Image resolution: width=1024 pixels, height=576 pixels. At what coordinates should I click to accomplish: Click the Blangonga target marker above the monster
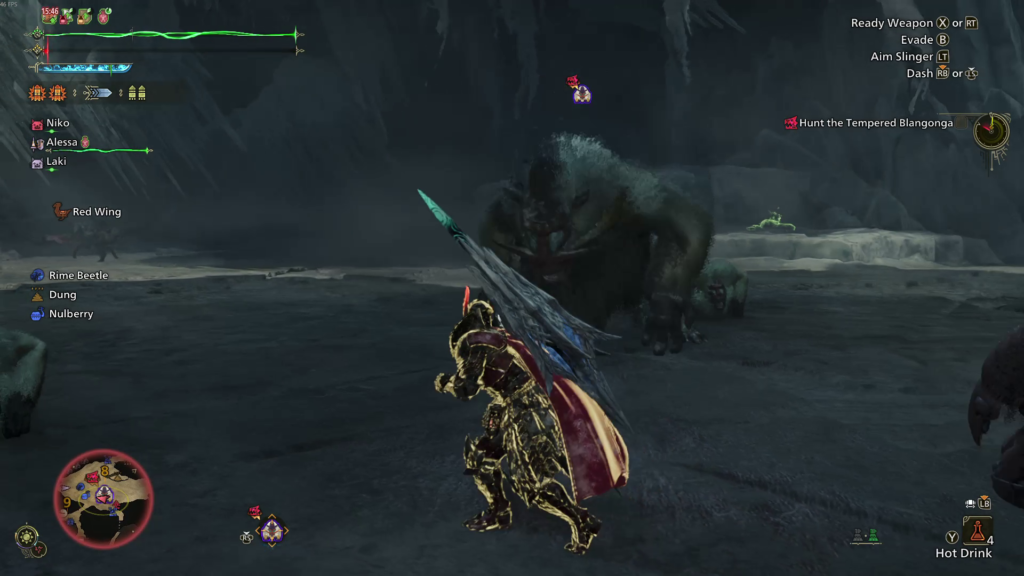[581, 94]
